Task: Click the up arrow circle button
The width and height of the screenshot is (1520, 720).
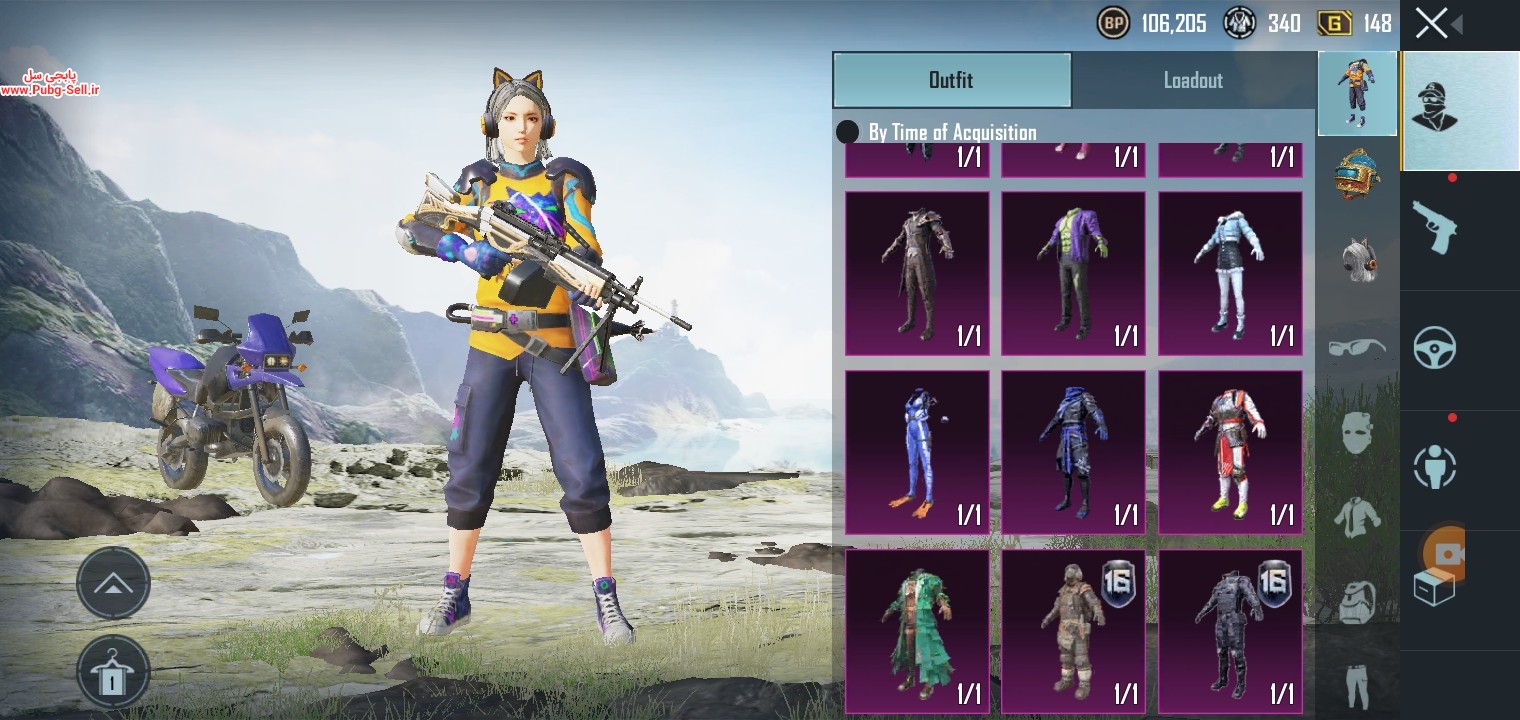Action: [113, 583]
